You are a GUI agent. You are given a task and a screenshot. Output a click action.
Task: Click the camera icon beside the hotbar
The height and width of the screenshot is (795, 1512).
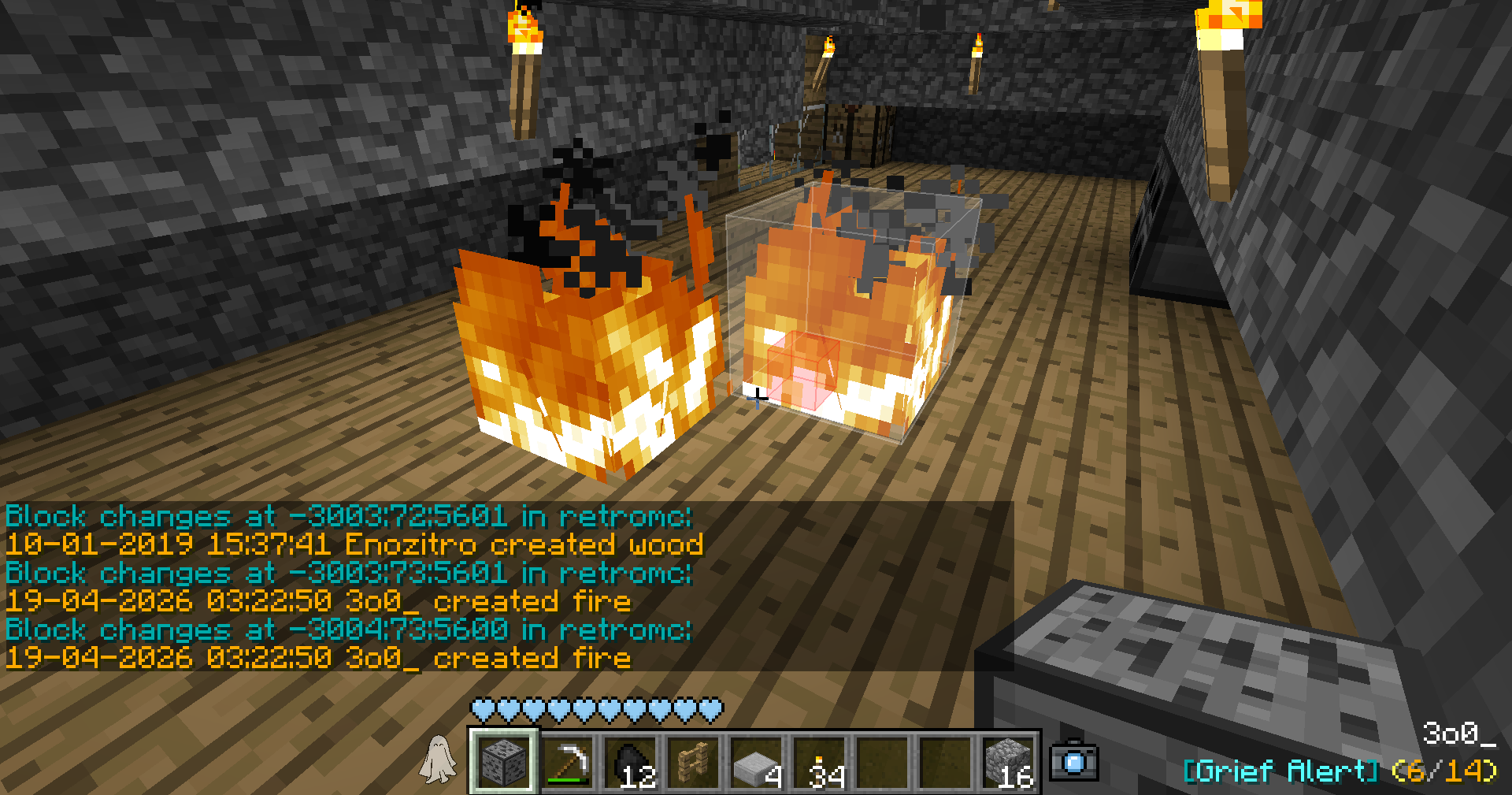[x=1074, y=760]
